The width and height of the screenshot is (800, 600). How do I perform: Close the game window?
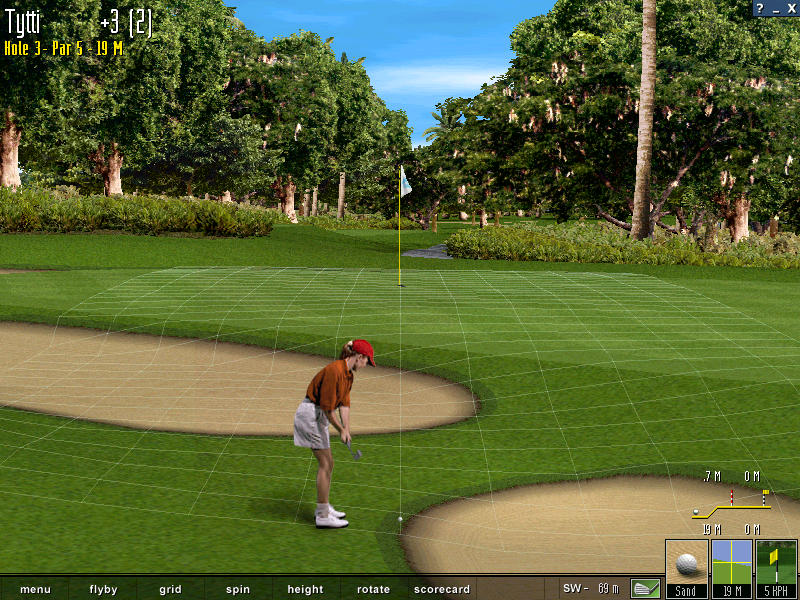tap(790, 8)
